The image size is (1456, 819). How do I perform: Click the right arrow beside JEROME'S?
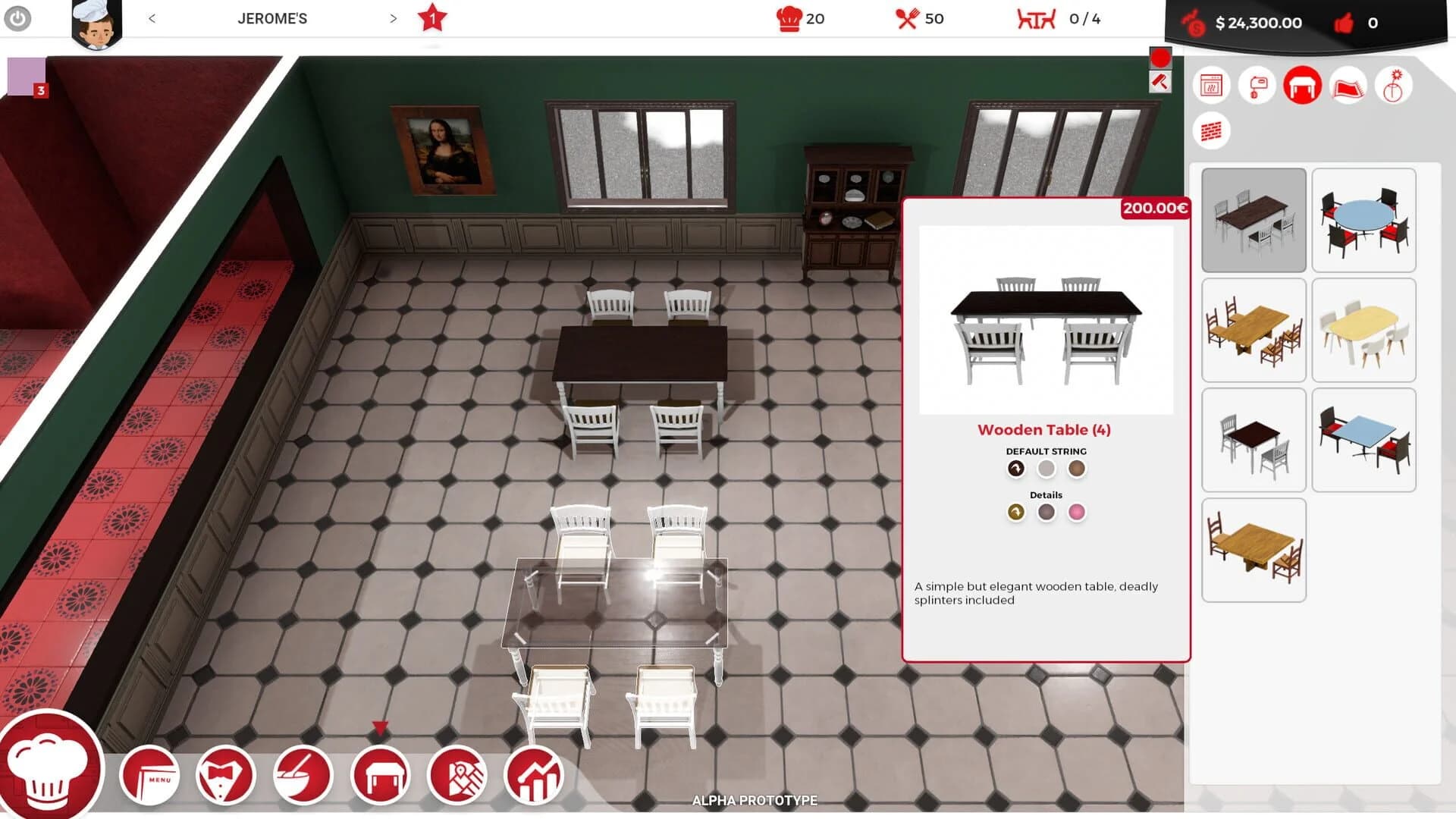392,18
